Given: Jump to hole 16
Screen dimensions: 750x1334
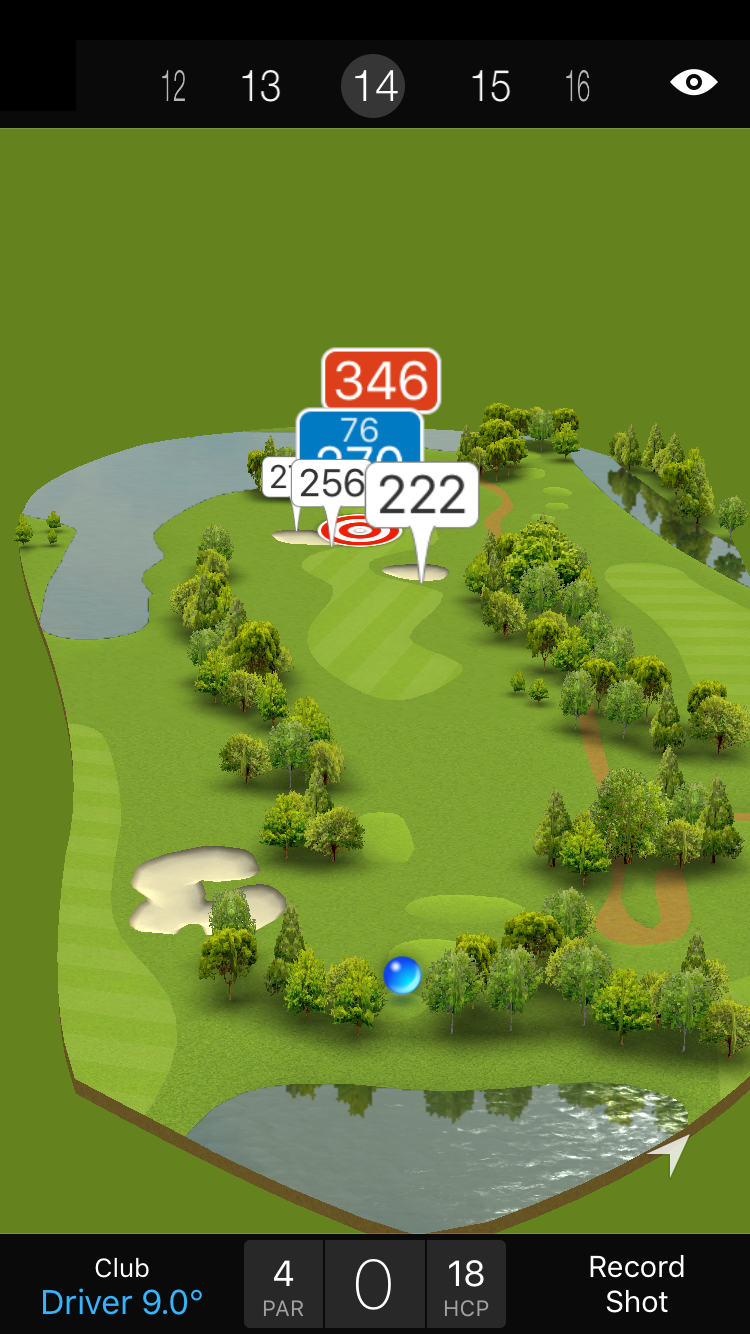Looking at the screenshot, I should tap(578, 87).
